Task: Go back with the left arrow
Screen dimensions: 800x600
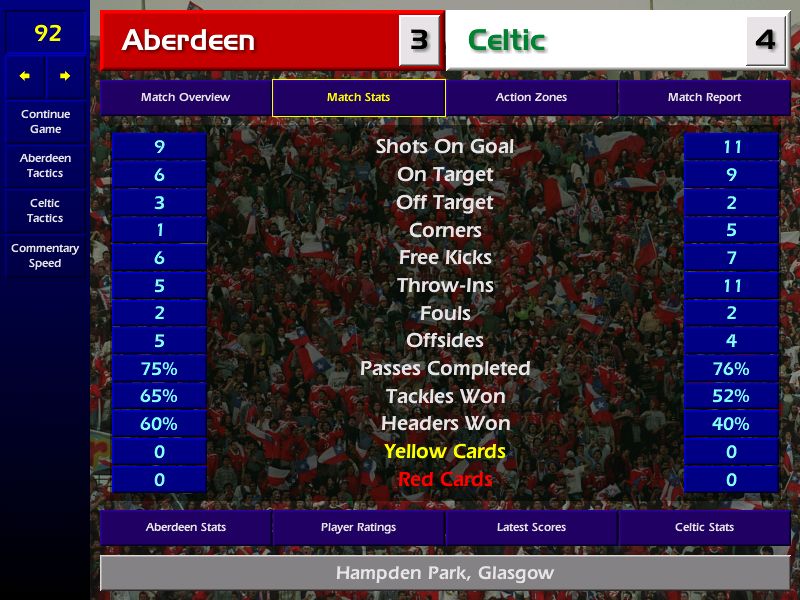Action: pyautogui.click(x=25, y=76)
